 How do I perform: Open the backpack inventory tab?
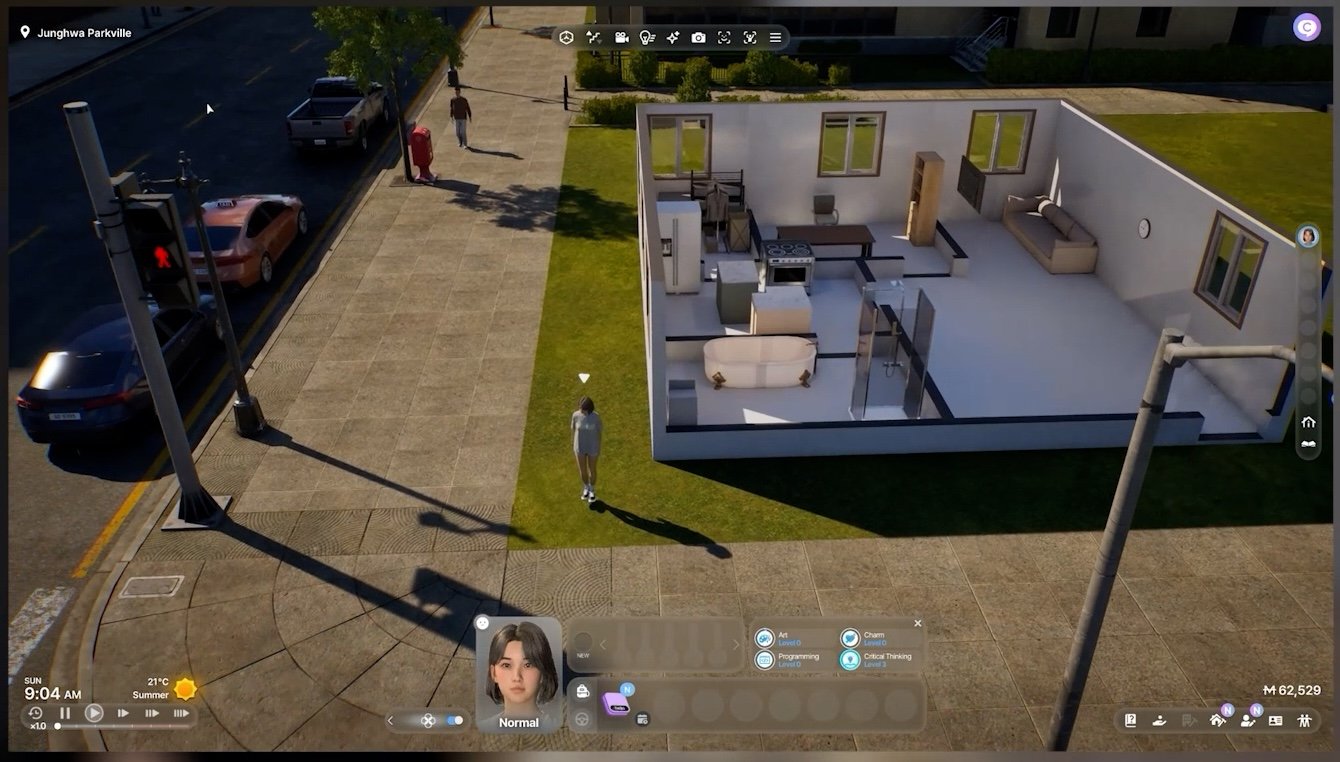[x=583, y=691]
